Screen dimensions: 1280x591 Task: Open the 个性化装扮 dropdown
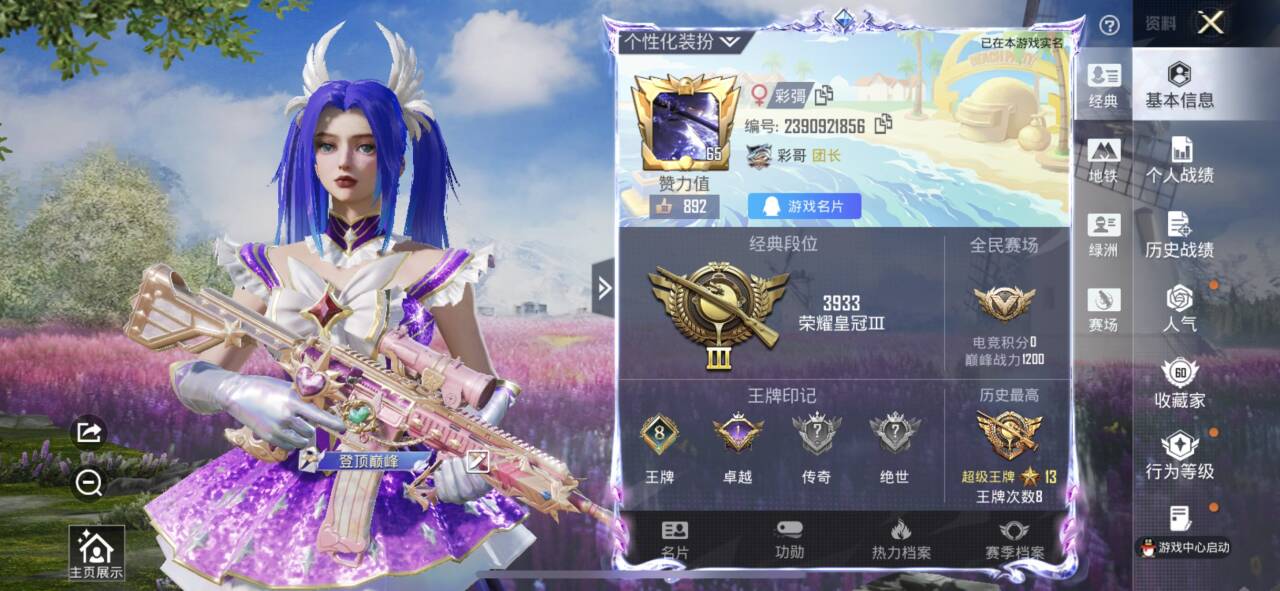682,41
